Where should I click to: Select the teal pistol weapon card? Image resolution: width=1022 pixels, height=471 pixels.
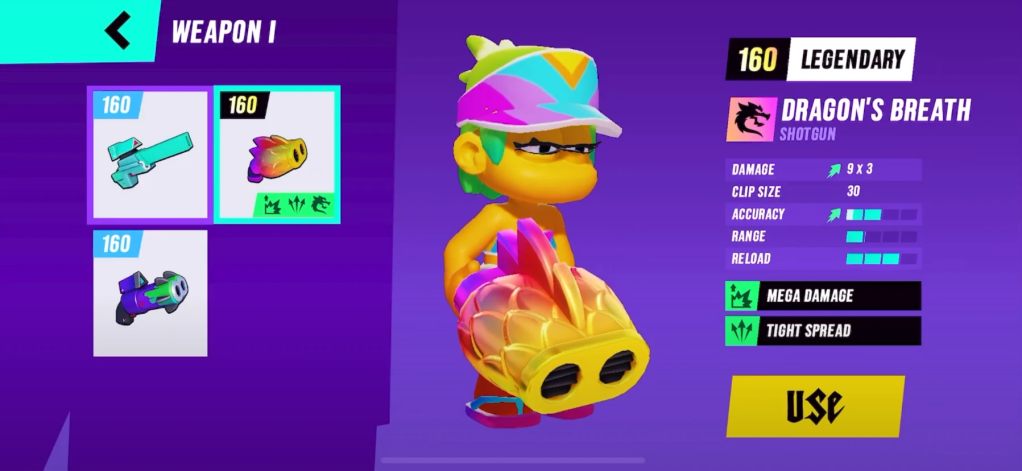click(149, 155)
